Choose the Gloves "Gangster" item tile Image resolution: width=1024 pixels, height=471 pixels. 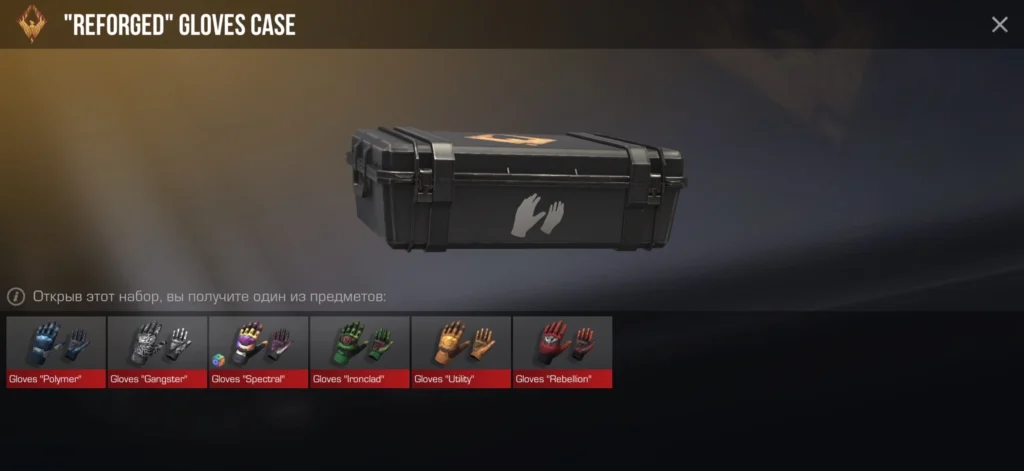tap(157, 352)
